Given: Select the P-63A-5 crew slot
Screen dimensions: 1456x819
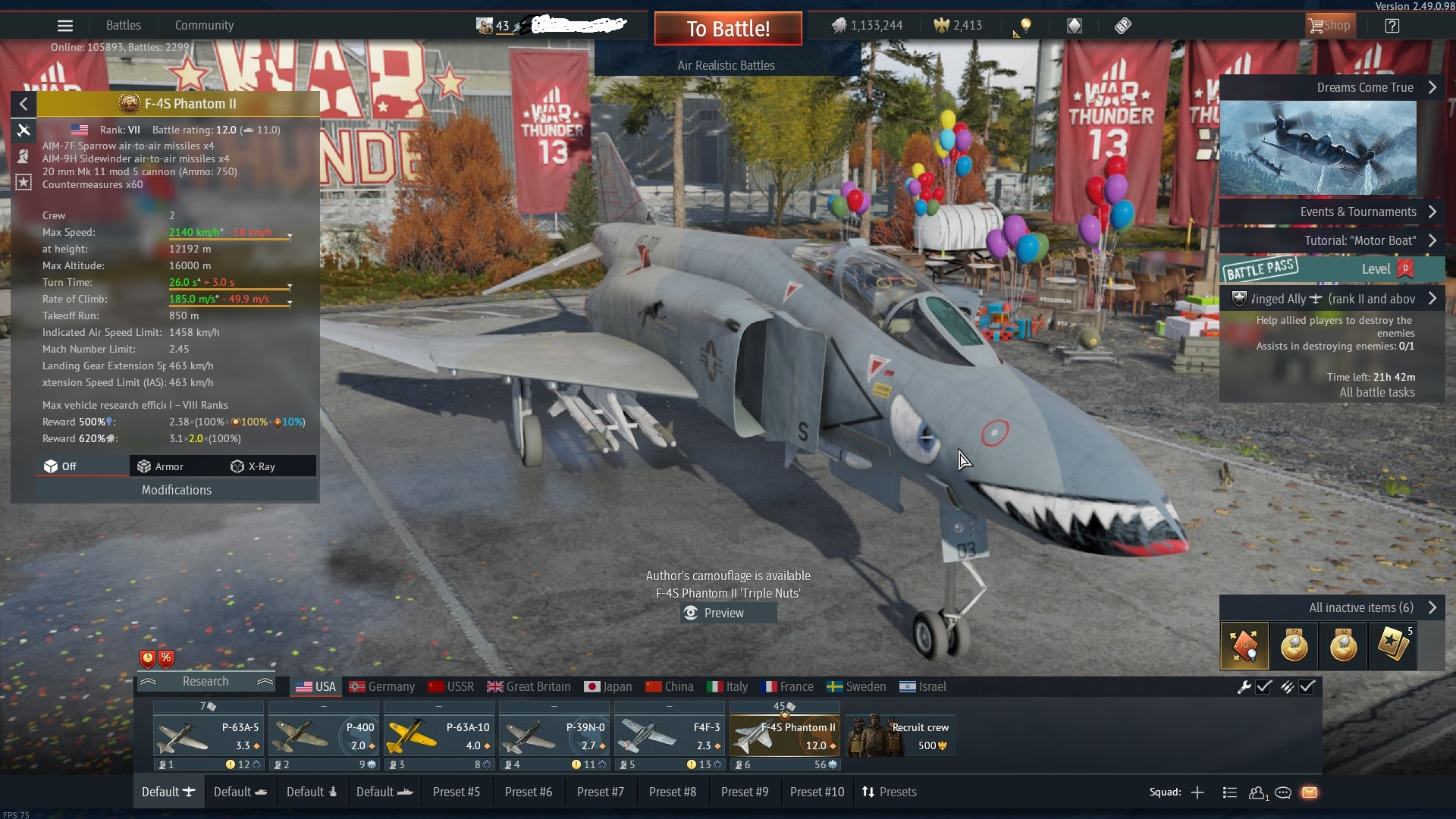Looking at the screenshot, I should tap(209, 736).
